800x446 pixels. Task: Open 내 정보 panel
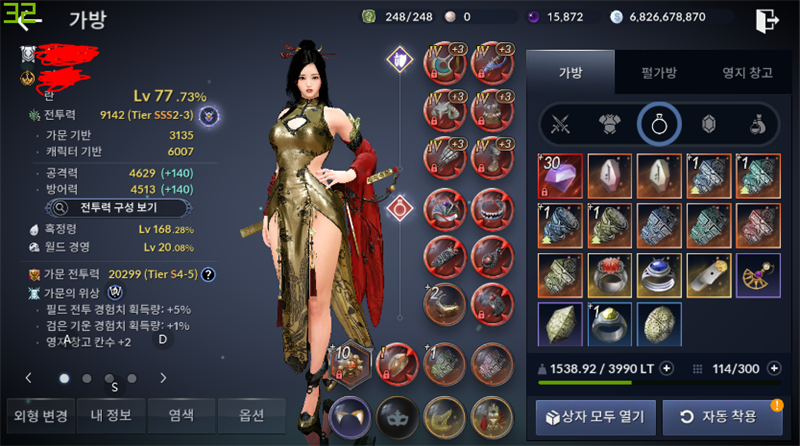tap(110, 414)
